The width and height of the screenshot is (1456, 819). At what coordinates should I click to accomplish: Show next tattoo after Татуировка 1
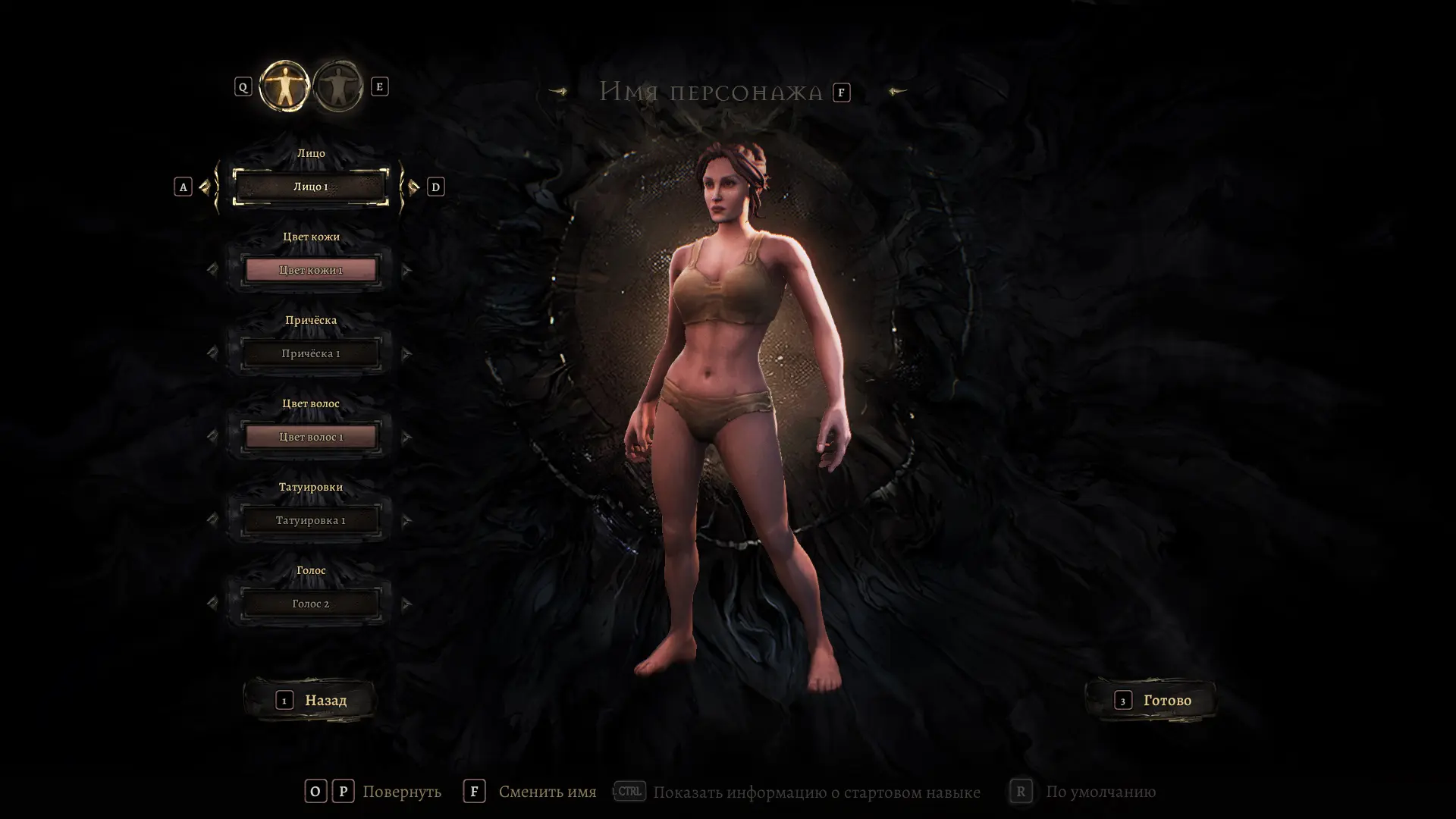point(407,520)
